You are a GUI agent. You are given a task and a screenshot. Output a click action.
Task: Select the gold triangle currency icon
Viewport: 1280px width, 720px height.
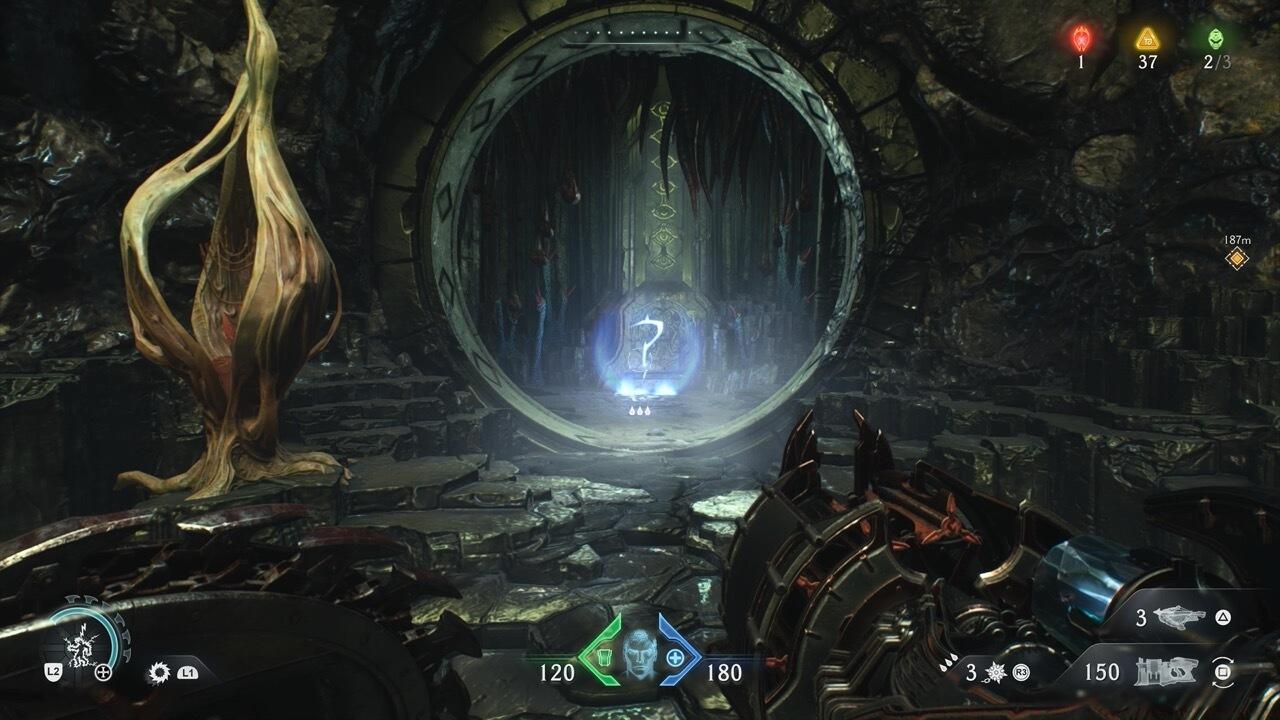pyautogui.click(x=1147, y=39)
